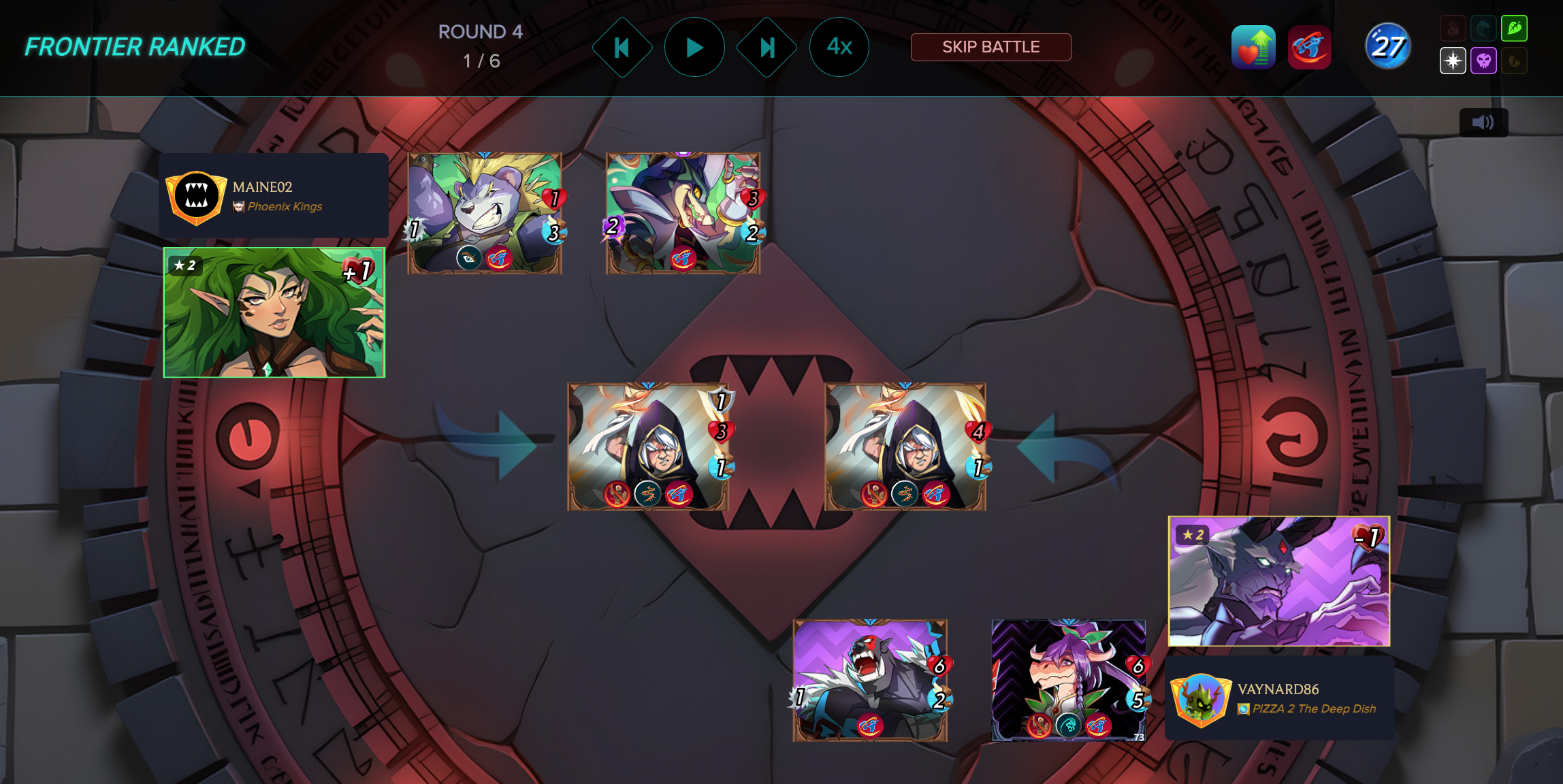Inspect the green goblin witch card
Screen dimensions: 1563x784
(x=683, y=213)
